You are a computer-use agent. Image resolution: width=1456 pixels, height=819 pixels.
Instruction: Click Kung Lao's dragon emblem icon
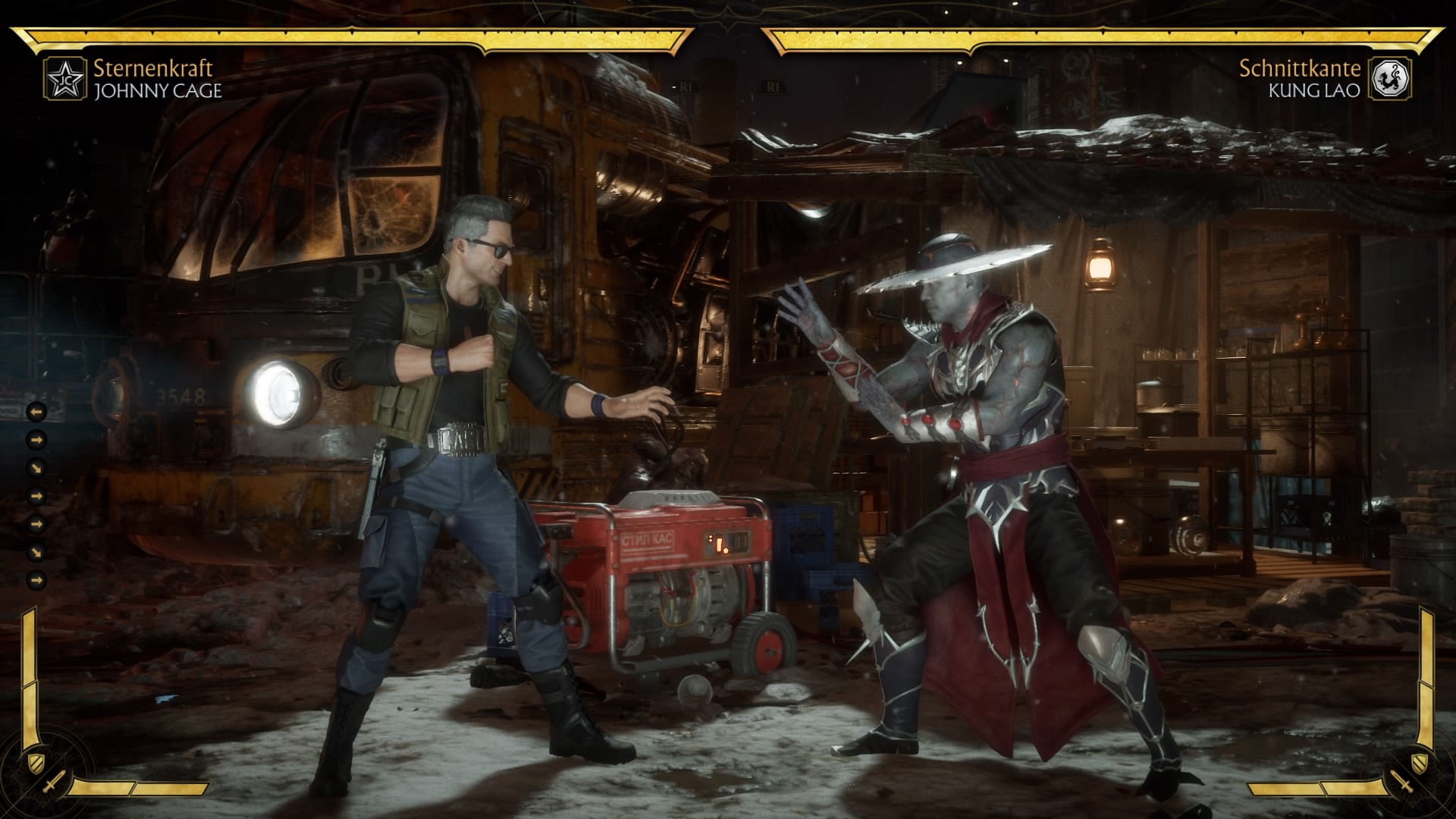pos(1390,79)
